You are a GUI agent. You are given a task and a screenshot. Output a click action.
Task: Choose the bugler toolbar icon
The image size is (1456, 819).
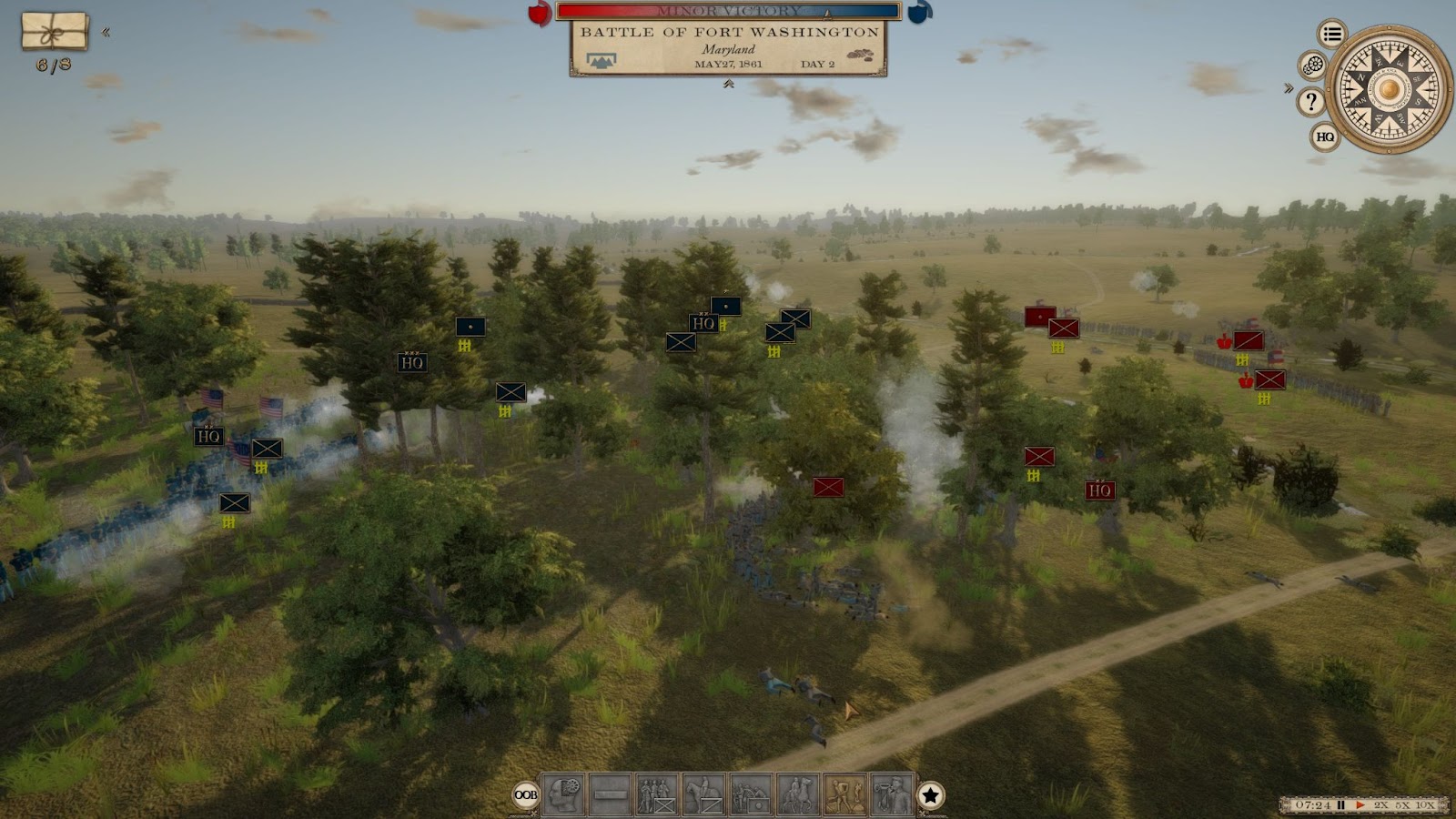(892, 795)
